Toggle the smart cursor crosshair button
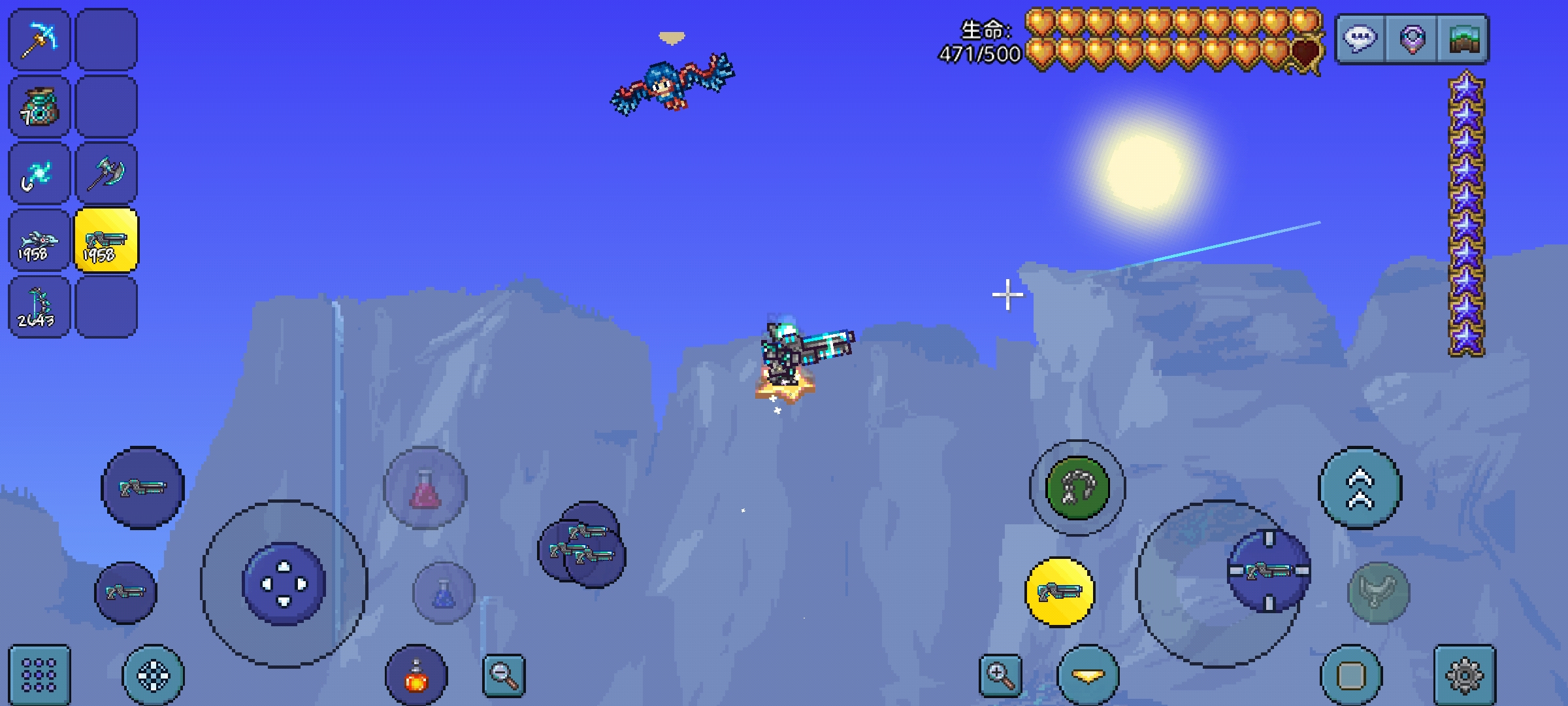Image resolution: width=1568 pixels, height=706 pixels. pos(154,675)
